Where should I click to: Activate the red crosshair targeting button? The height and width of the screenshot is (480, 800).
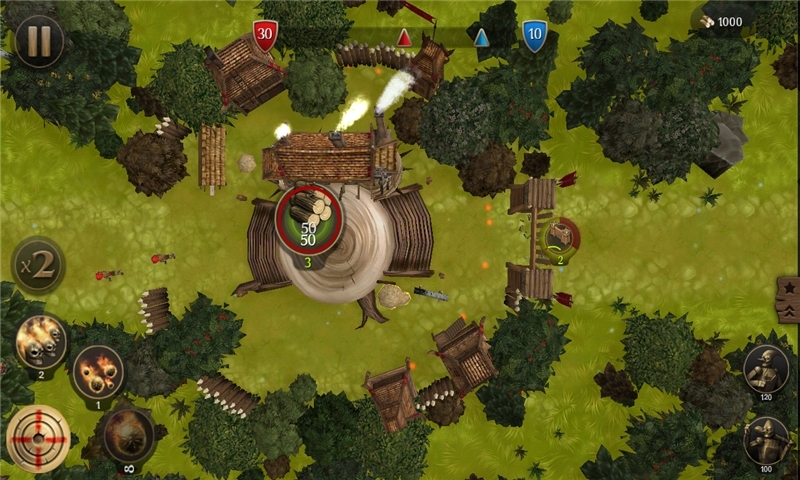click(x=38, y=438)
